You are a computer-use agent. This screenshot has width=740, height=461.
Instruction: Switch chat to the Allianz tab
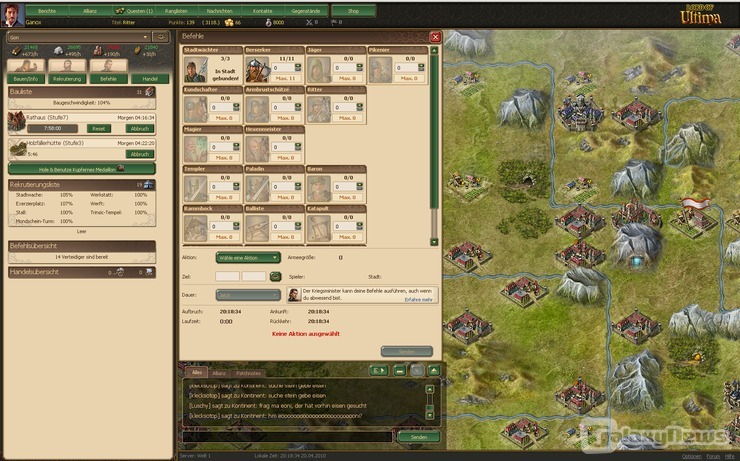pos(218,373)
